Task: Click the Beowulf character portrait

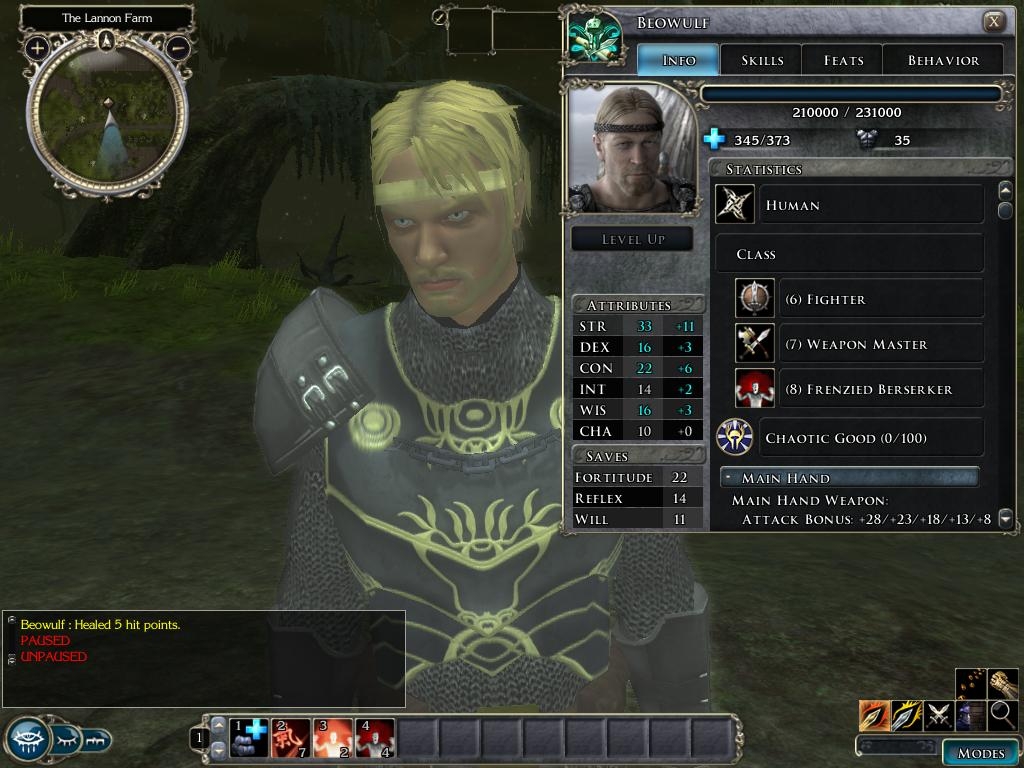Action: point(632,148)
